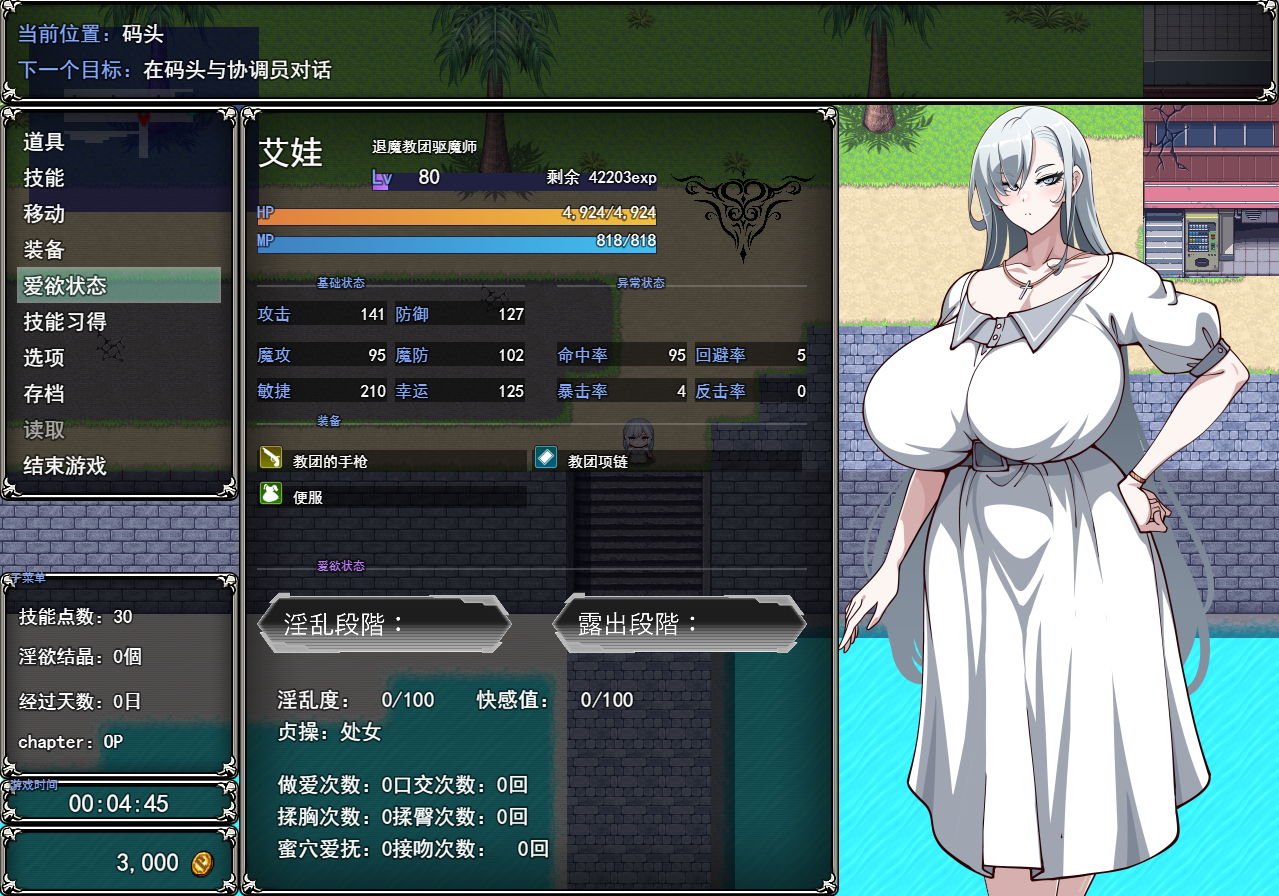Viewport: 1279px width, 896px height.
Task: Click the greyed-out 读取 load entry
Action: pyautogui.click(x=44, y=430)
